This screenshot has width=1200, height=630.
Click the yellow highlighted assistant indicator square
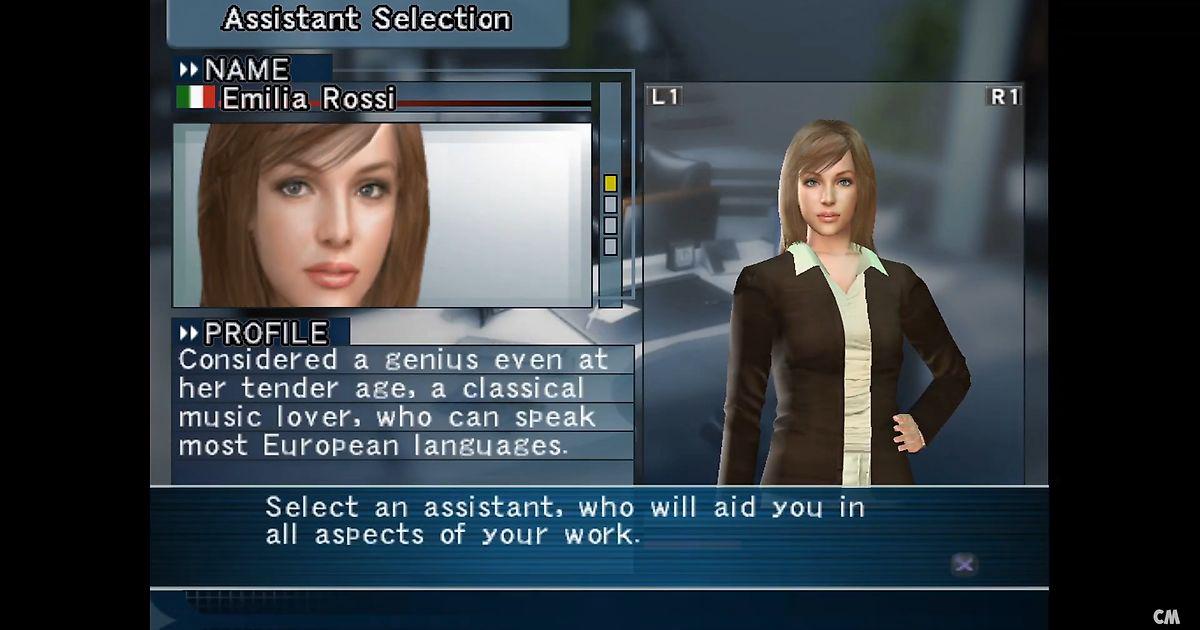(x=610, y=183)
